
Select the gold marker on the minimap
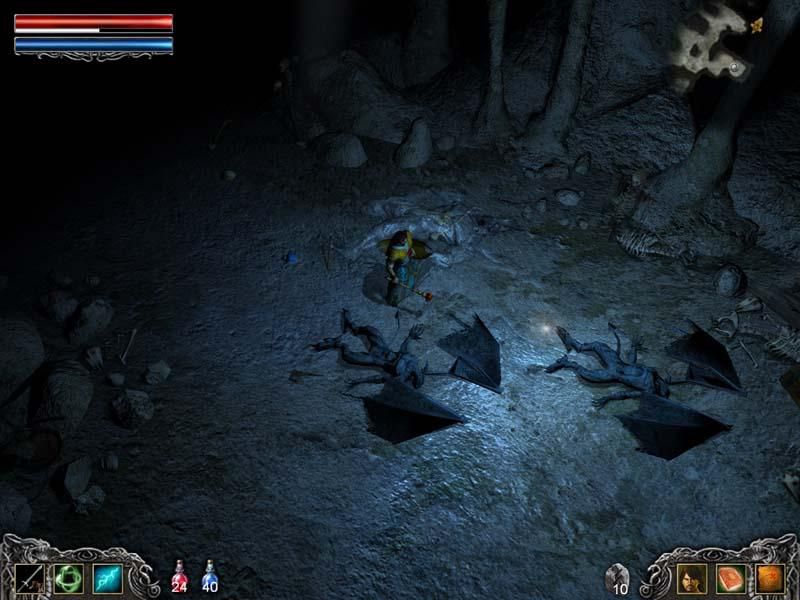[756, 25]
